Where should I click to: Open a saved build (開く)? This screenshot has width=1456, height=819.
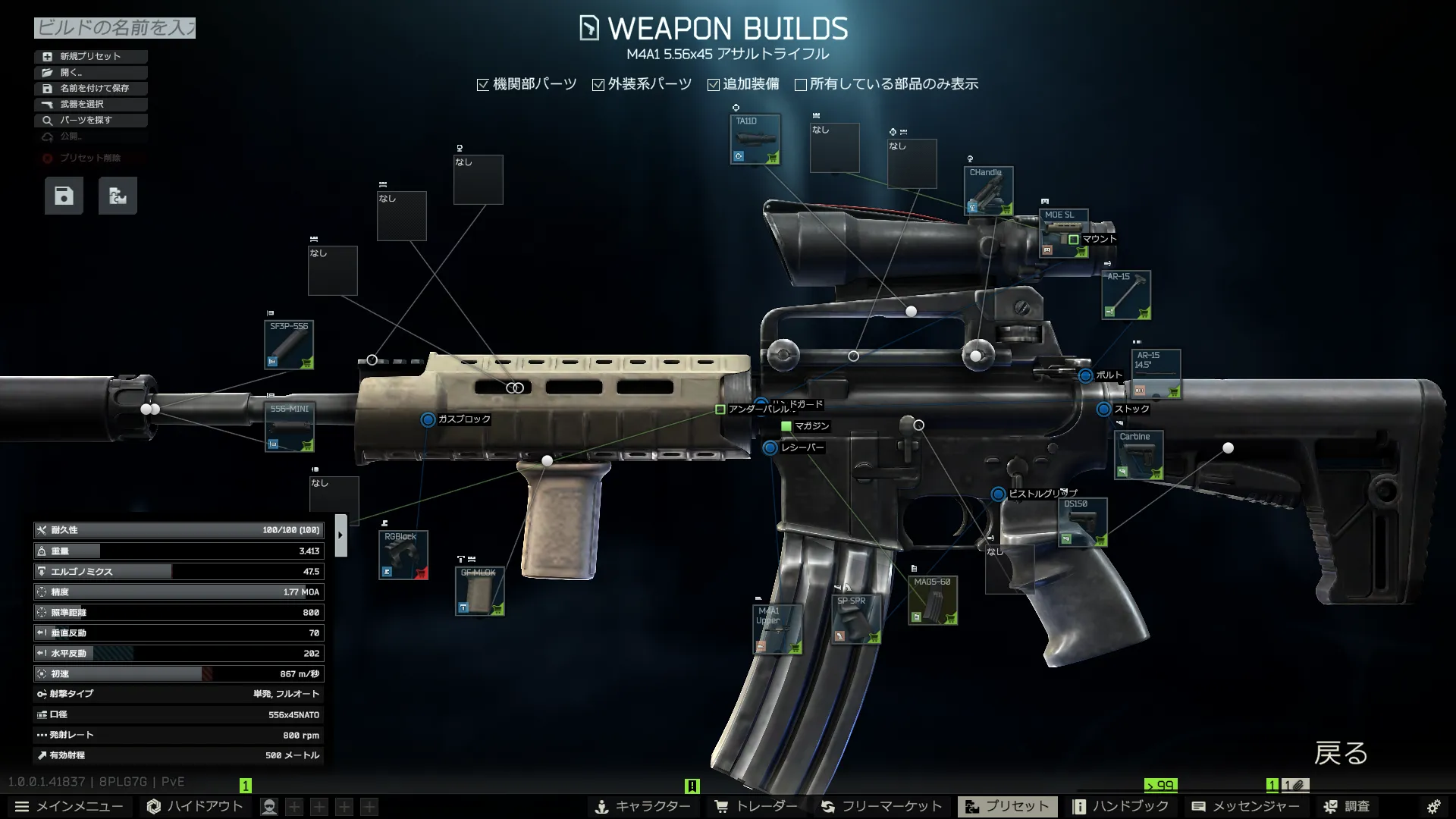click(x=90, y=72)
